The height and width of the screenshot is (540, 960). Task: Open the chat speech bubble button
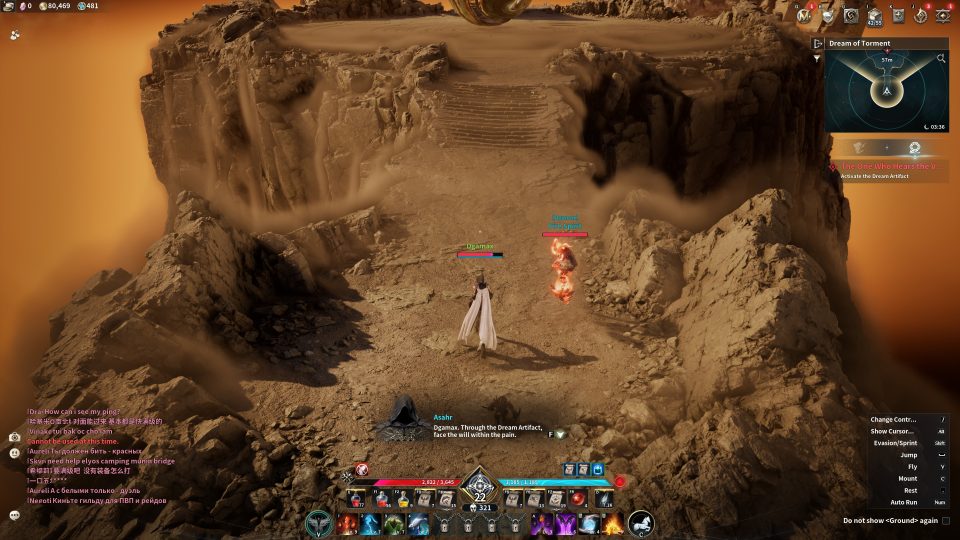(x=15, y=514)
